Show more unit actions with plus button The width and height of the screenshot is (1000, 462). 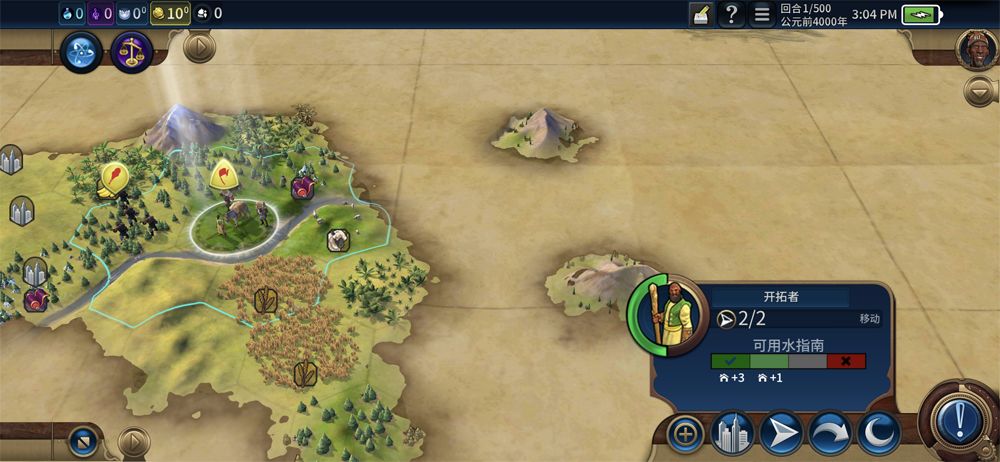click(x=686, y=434)
